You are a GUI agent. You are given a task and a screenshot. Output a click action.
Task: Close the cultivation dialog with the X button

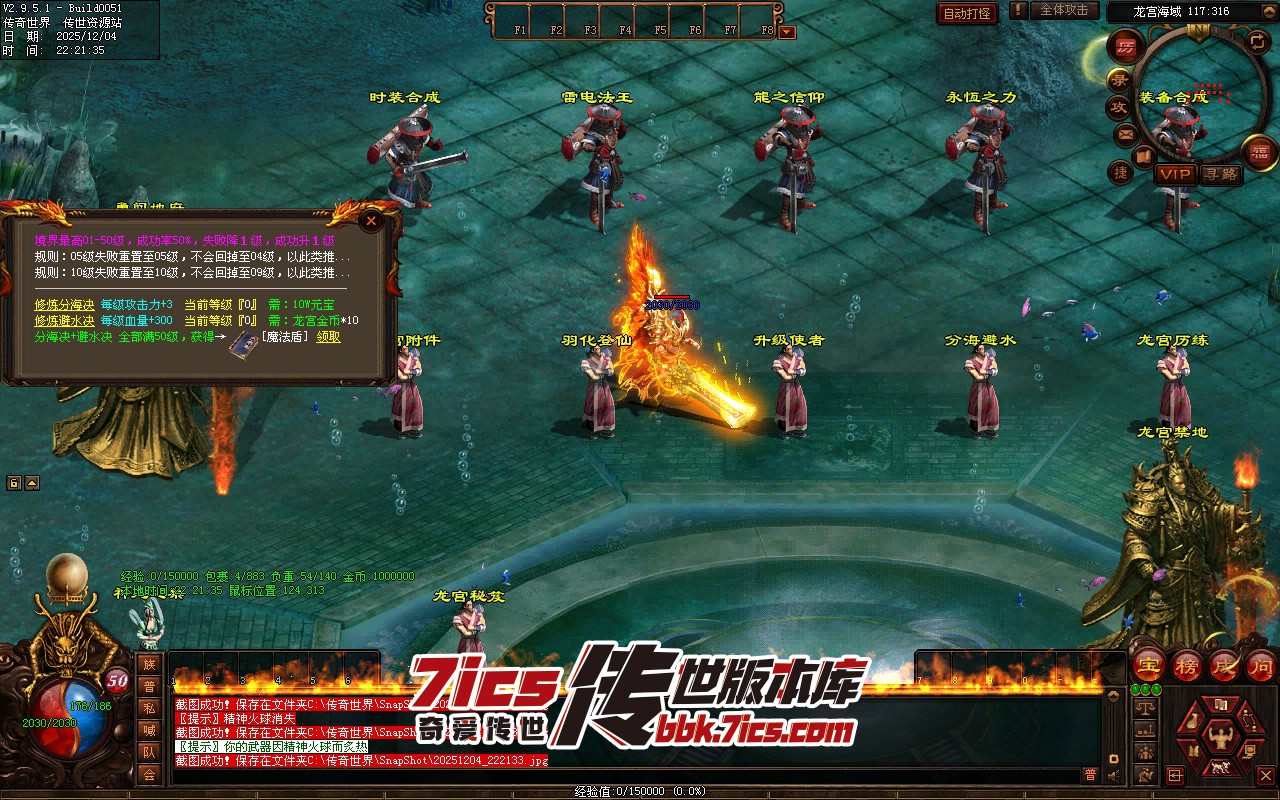click(x=371, y=220)
